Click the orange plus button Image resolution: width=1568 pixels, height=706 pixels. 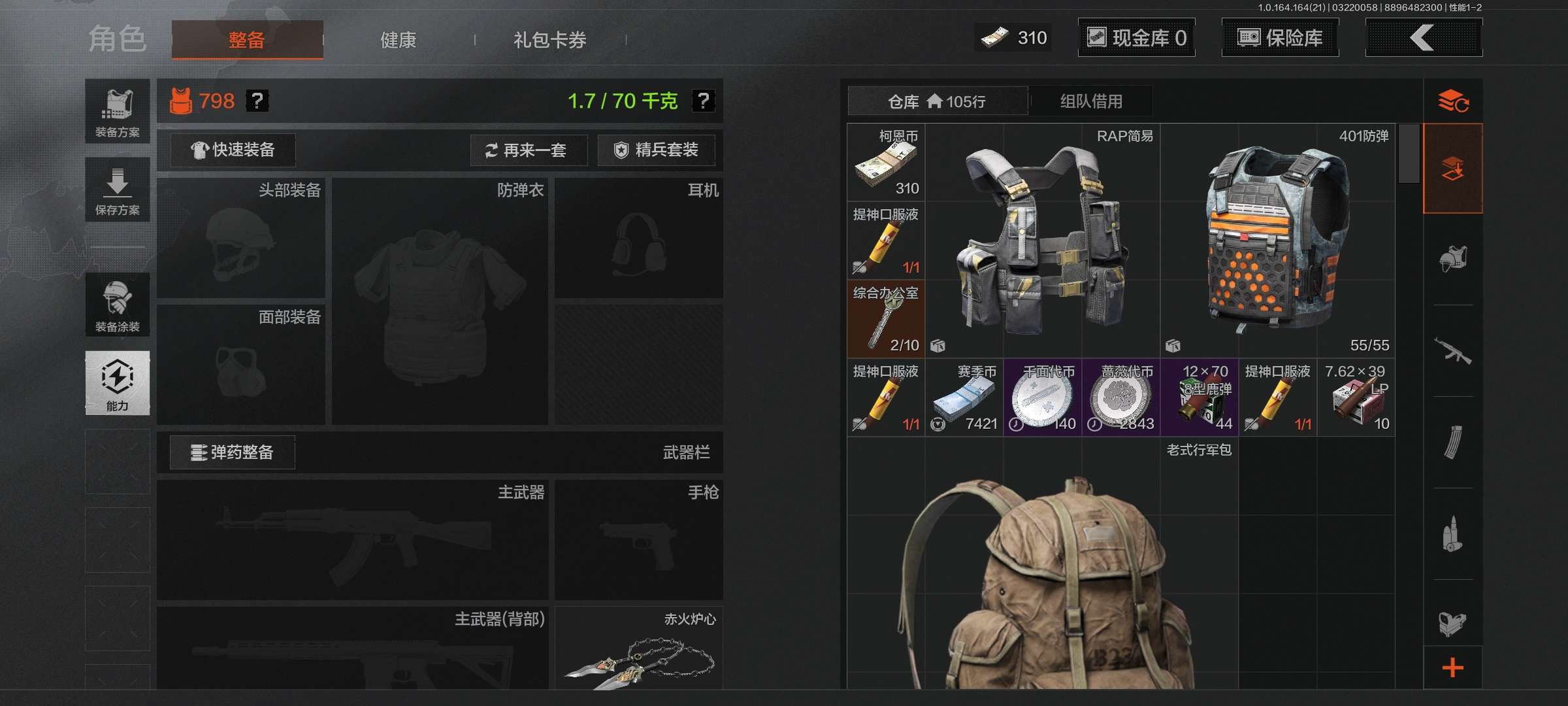(x=1452, y=668)
